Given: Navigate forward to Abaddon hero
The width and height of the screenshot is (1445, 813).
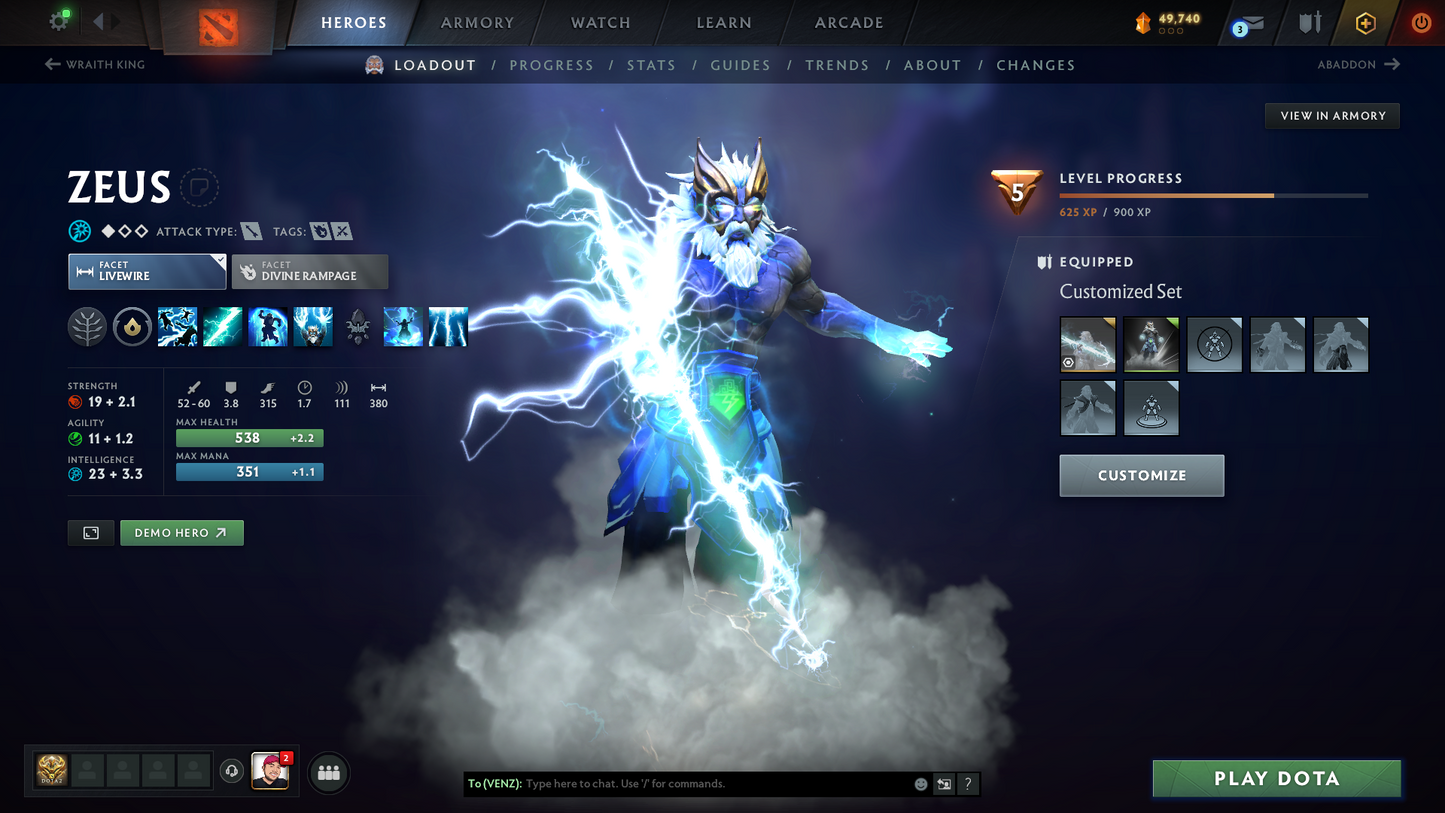Looking at the screenshot, I should [x=1359, y=64].
